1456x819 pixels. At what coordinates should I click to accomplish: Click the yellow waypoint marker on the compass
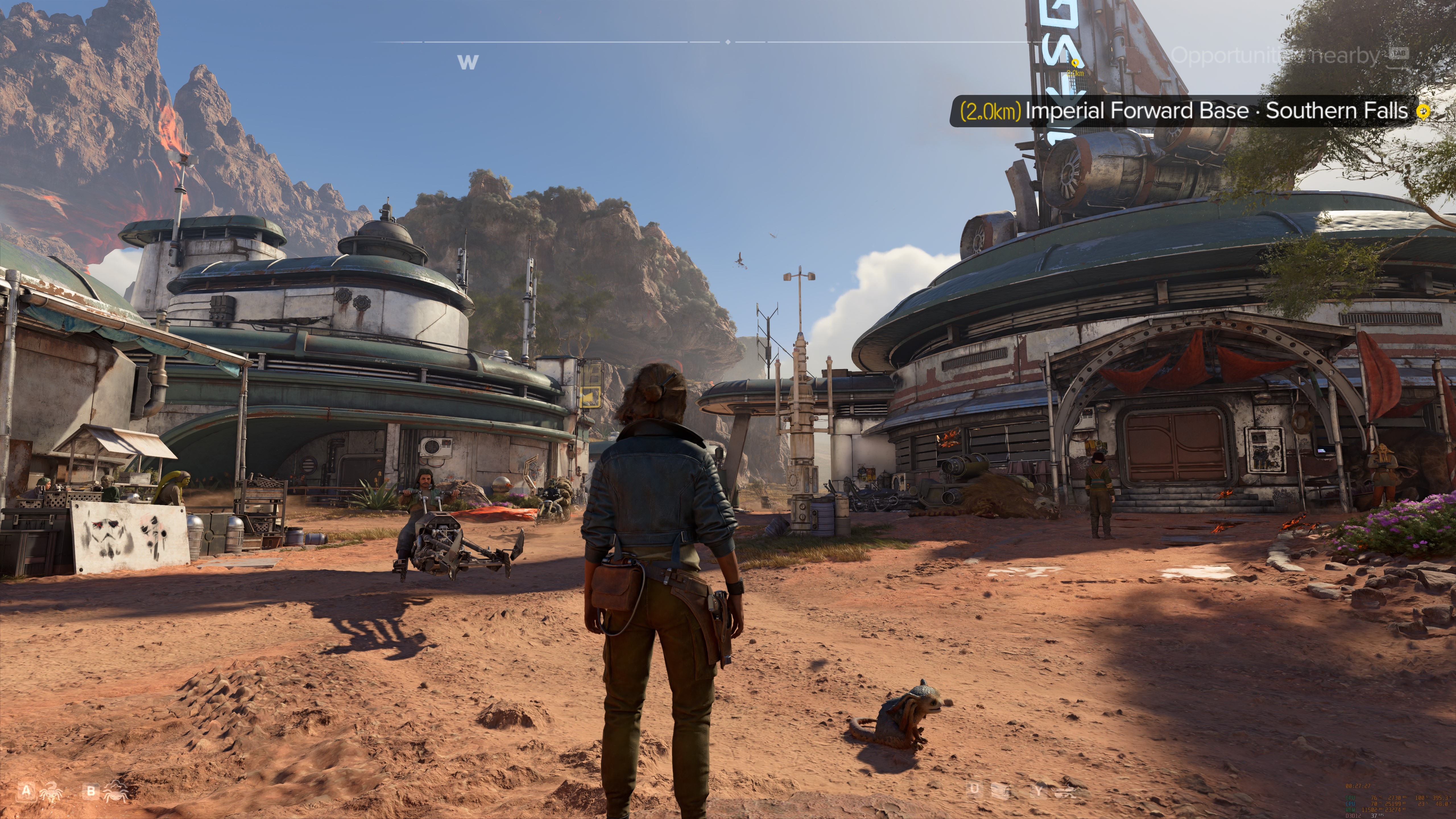coord(1075,63)
